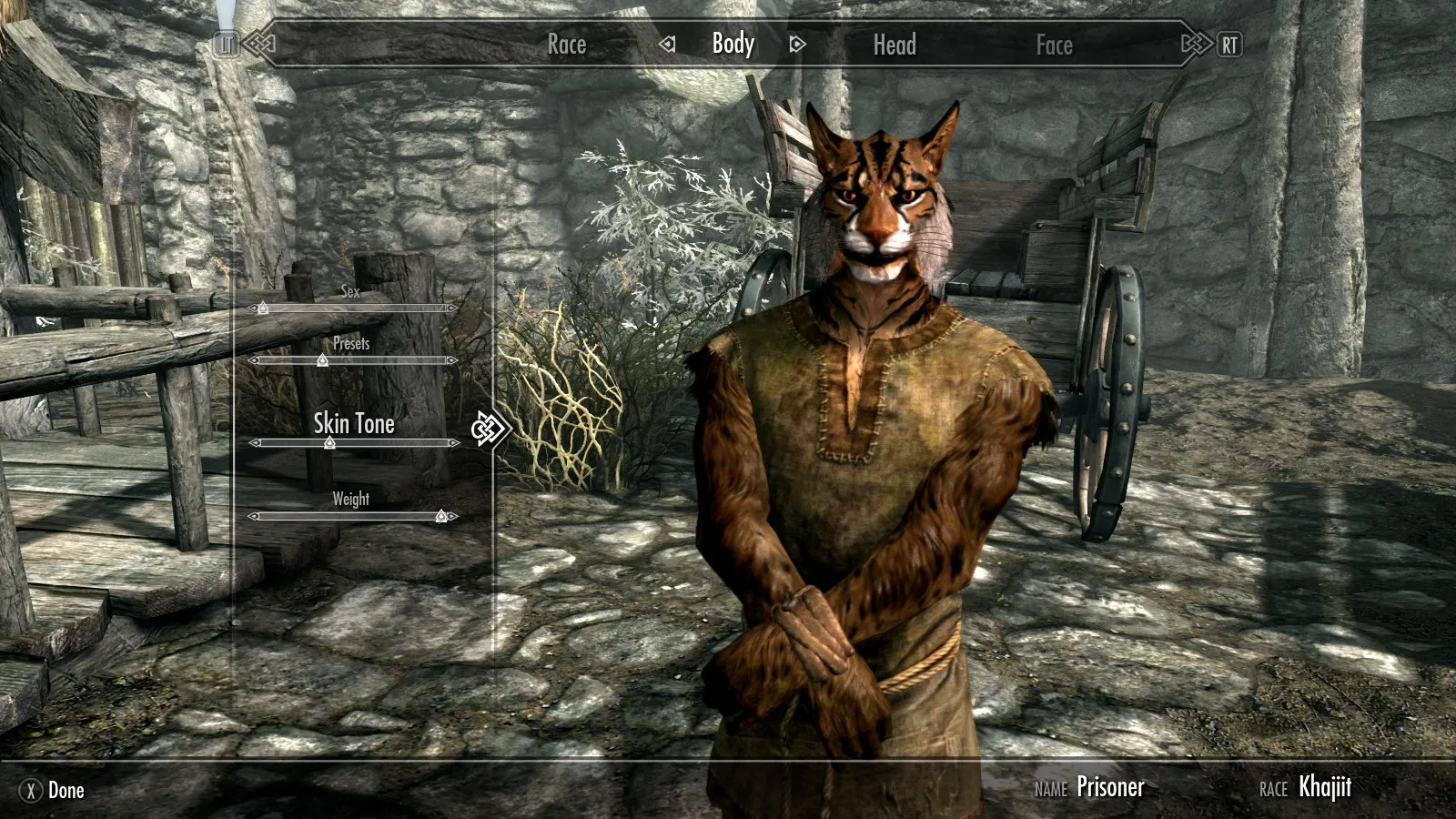Select the Skin Tone slider

[x=353, y=443]
